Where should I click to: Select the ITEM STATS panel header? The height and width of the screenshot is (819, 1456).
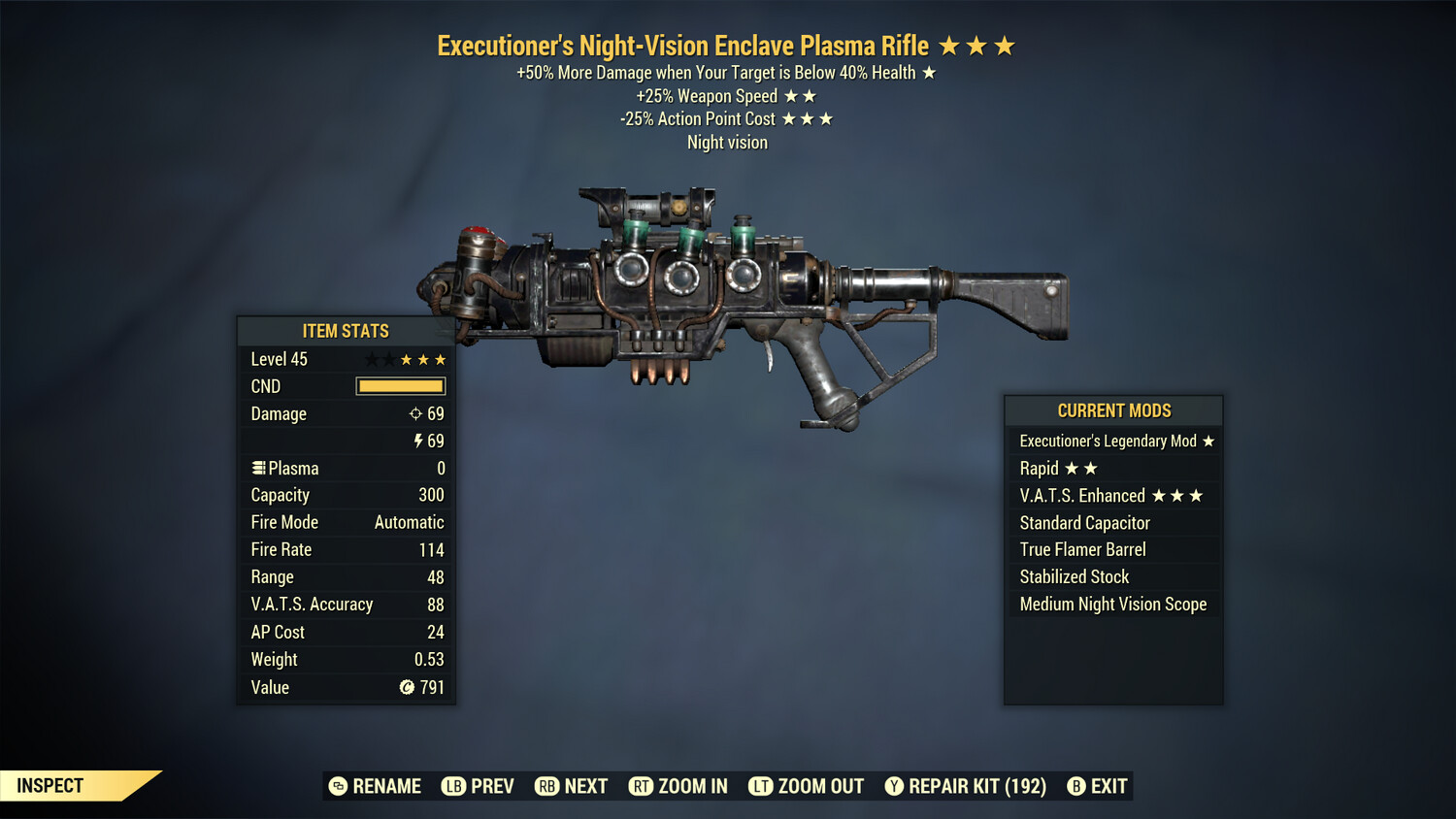pyautogui.click(x=345, y=330)
